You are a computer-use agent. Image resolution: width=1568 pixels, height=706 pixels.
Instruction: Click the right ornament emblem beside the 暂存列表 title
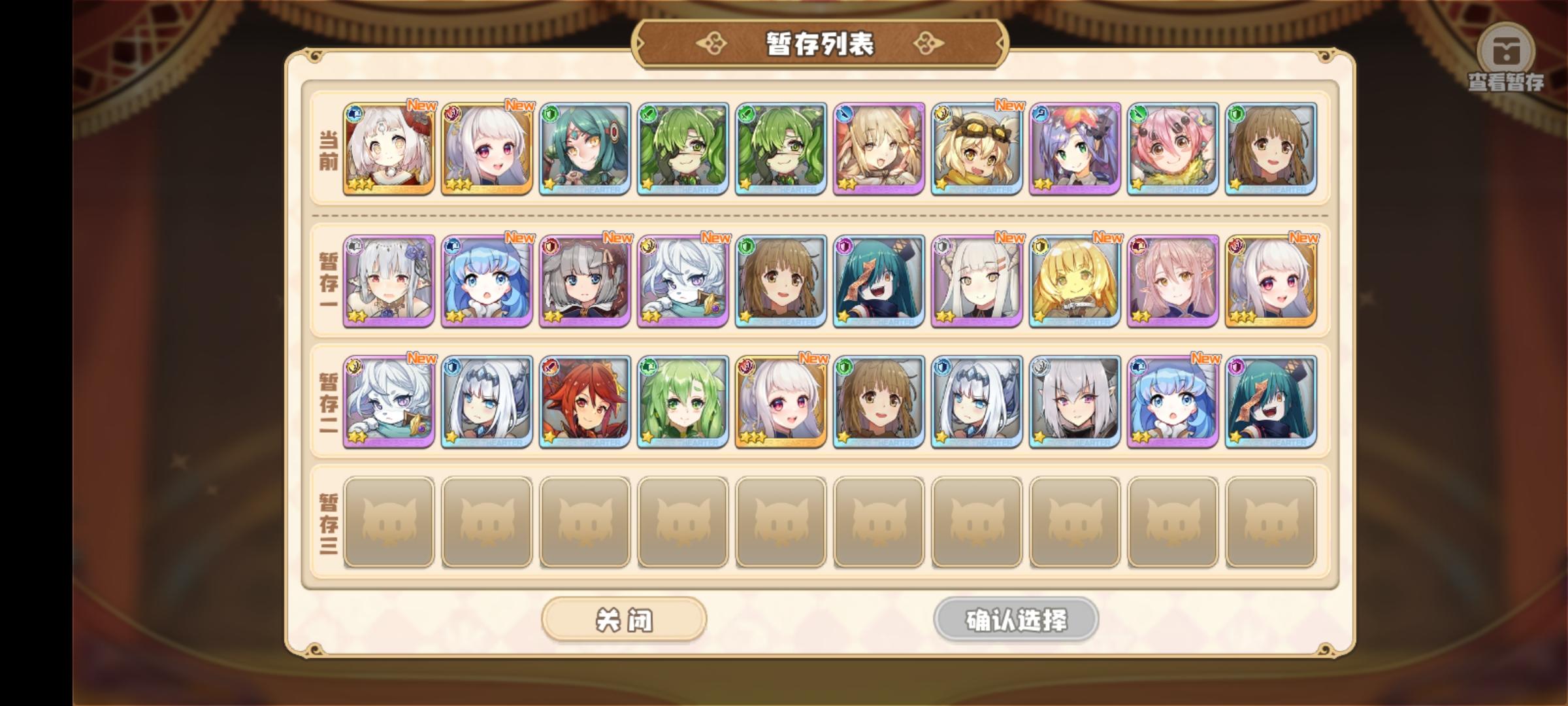pos(928,41)
